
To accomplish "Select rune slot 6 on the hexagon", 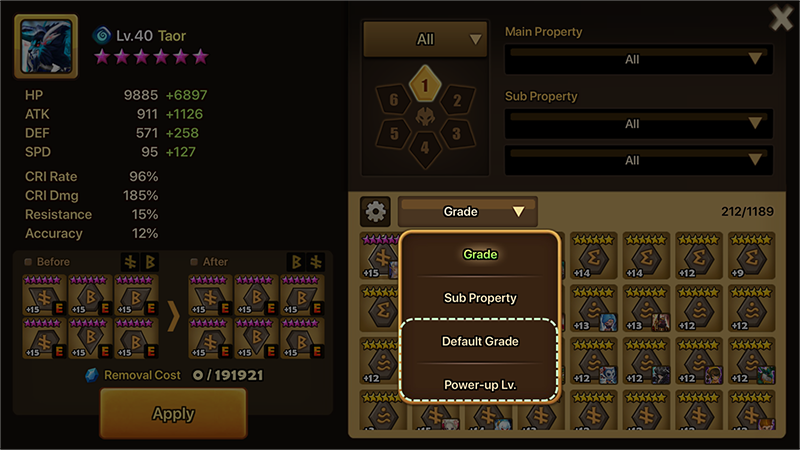I will [394, 100].
